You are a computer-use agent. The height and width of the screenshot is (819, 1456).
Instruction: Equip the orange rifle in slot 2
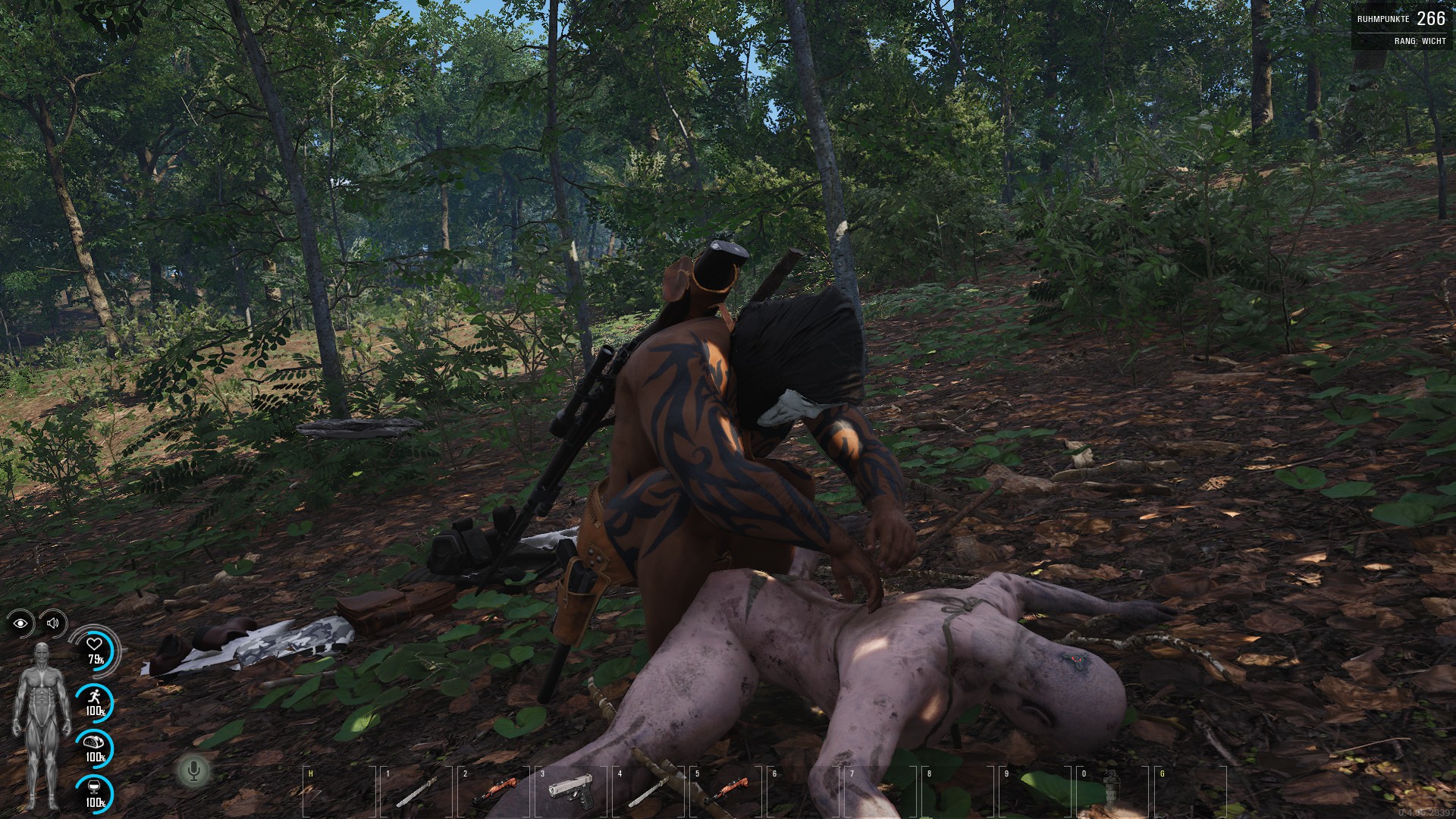pyautogui.click(x=494, y=791)
